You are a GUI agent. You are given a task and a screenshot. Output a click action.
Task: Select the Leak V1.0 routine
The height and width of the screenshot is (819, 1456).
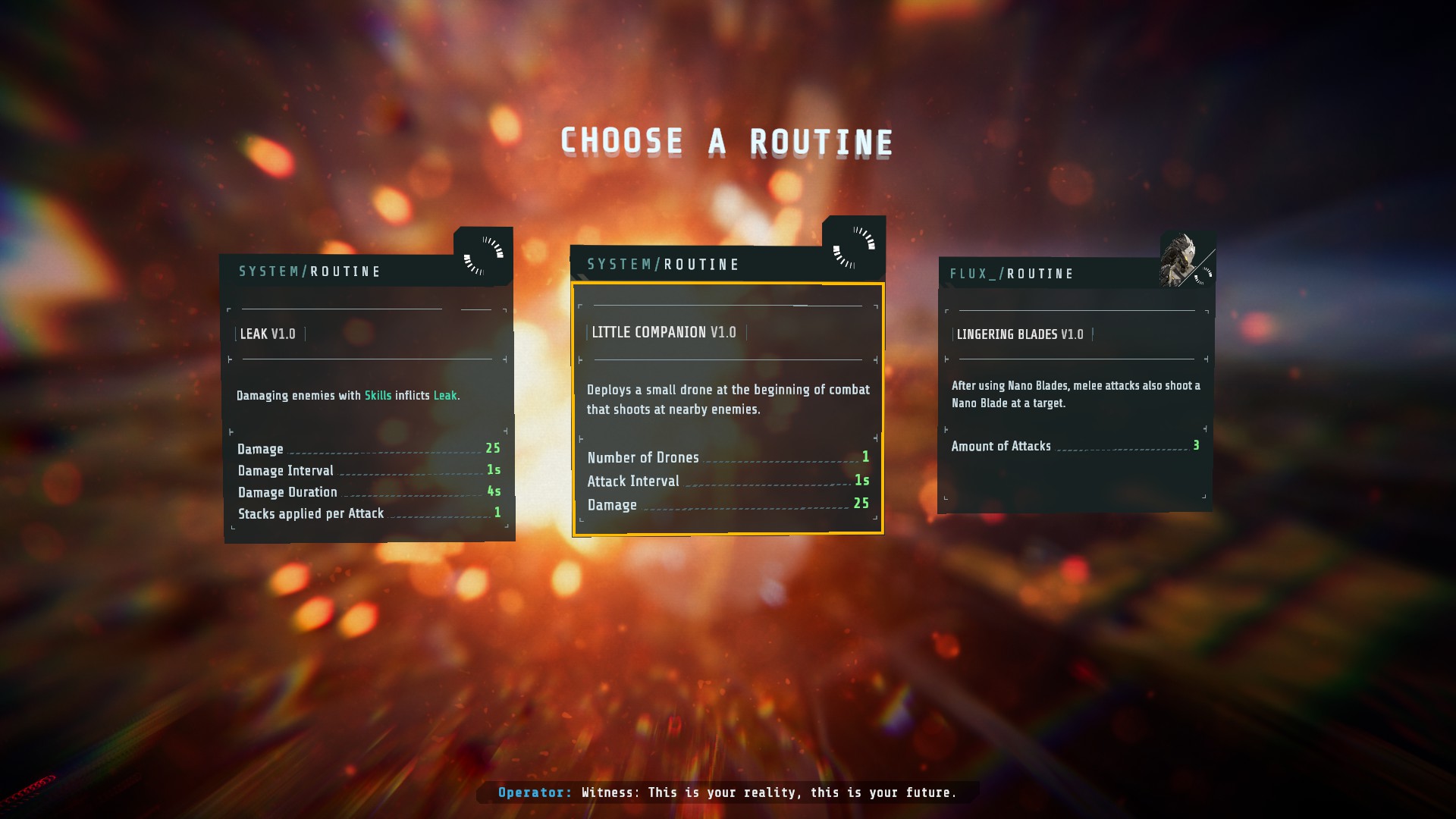pos(368,394)
